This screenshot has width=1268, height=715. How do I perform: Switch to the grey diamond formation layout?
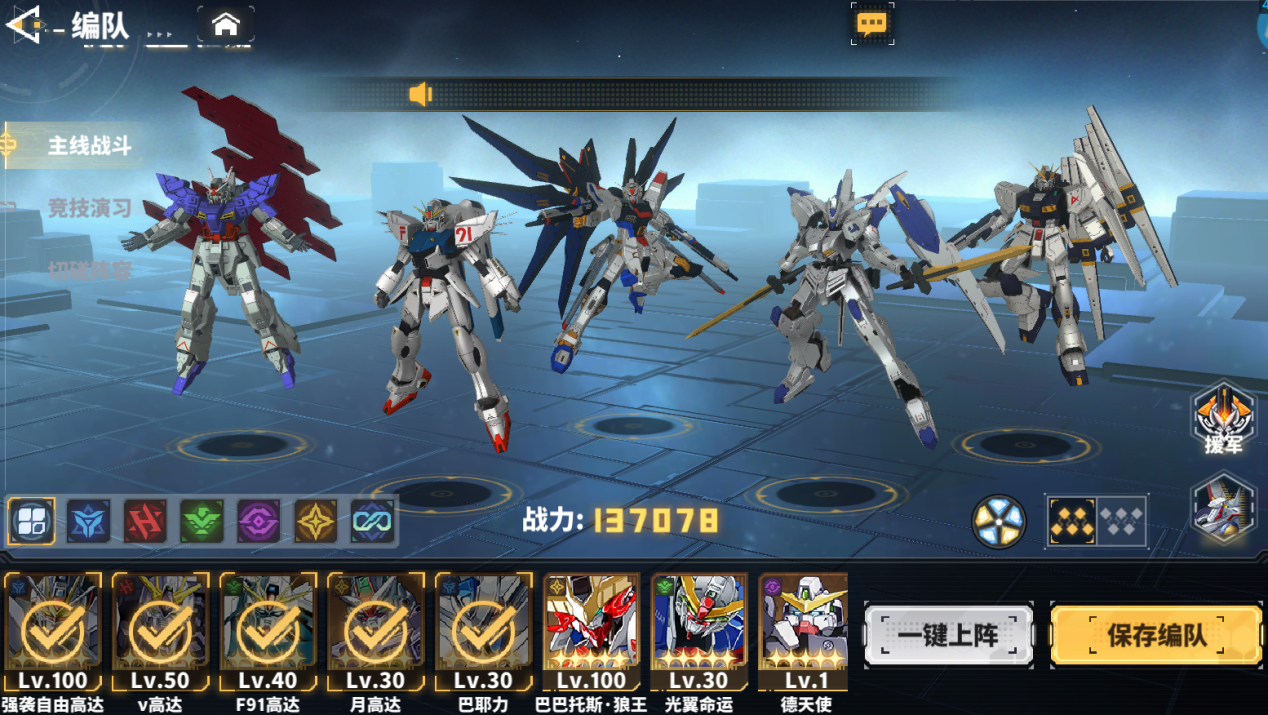1122,520
